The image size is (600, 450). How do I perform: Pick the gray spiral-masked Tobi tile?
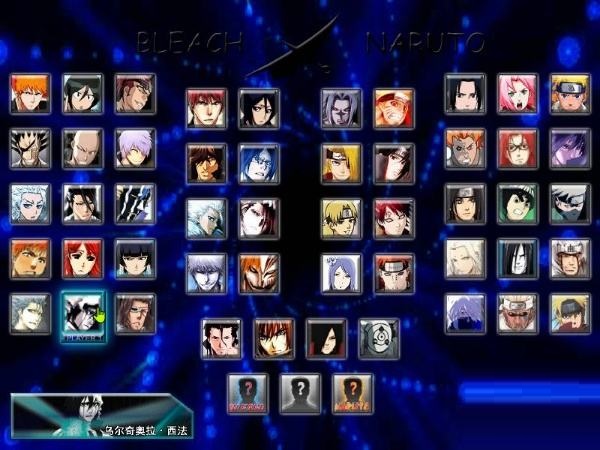(378, 338)
